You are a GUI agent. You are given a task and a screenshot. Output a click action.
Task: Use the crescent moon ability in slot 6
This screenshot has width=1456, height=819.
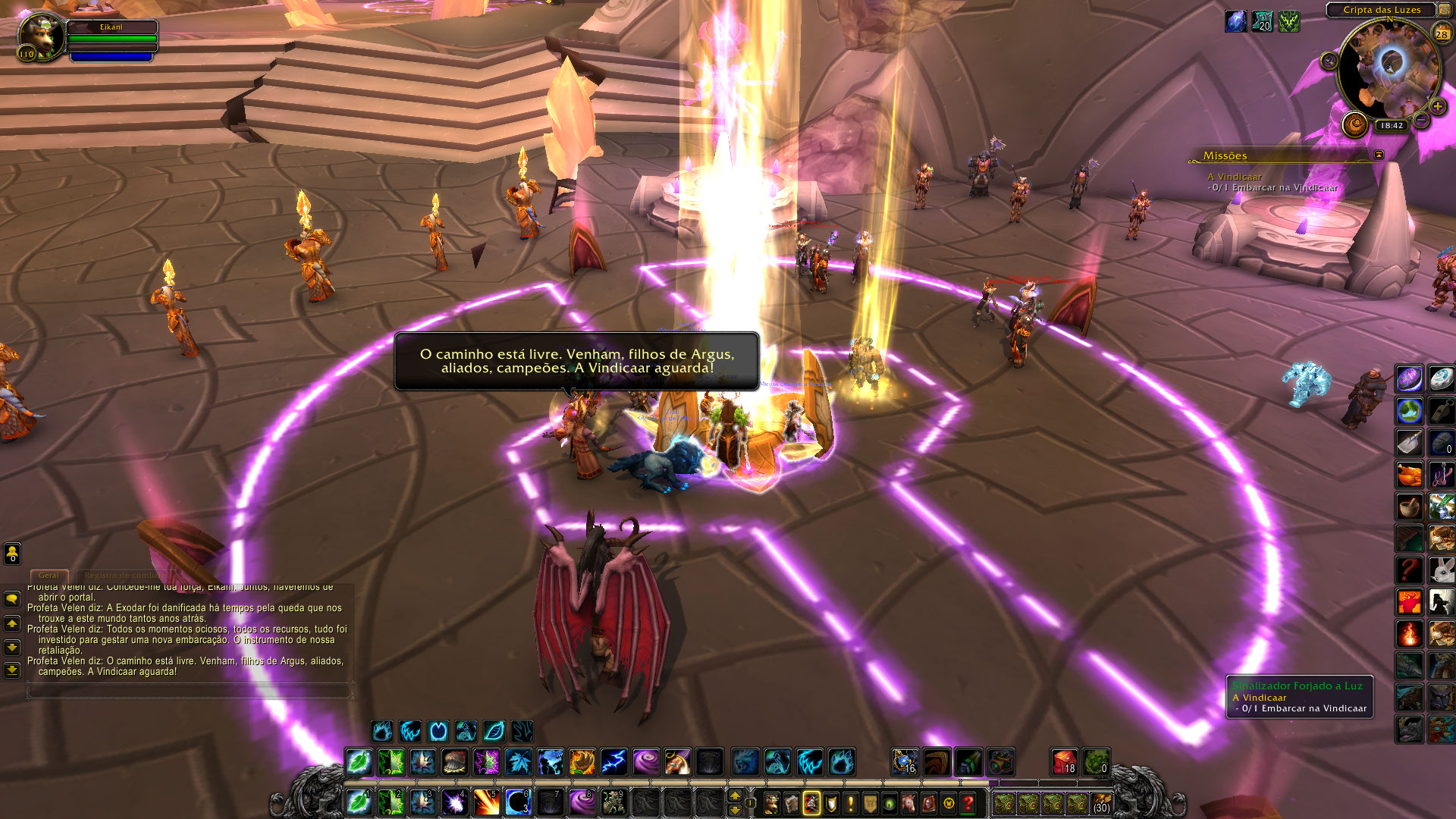coord(518,802)
